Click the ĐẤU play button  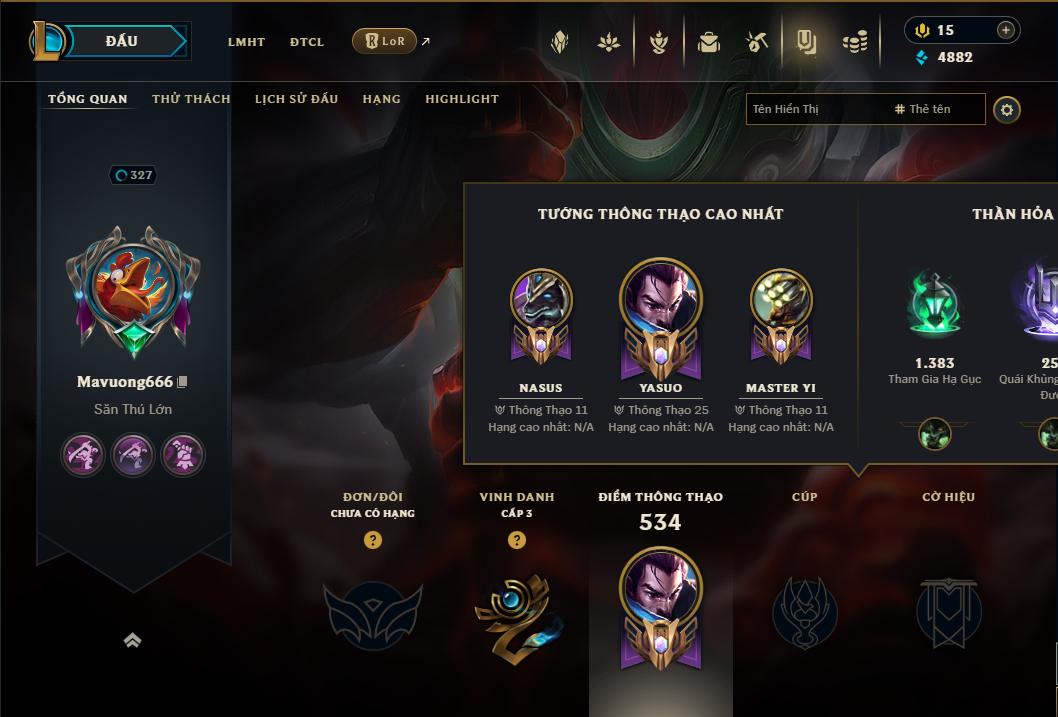[x=120, y=41]
